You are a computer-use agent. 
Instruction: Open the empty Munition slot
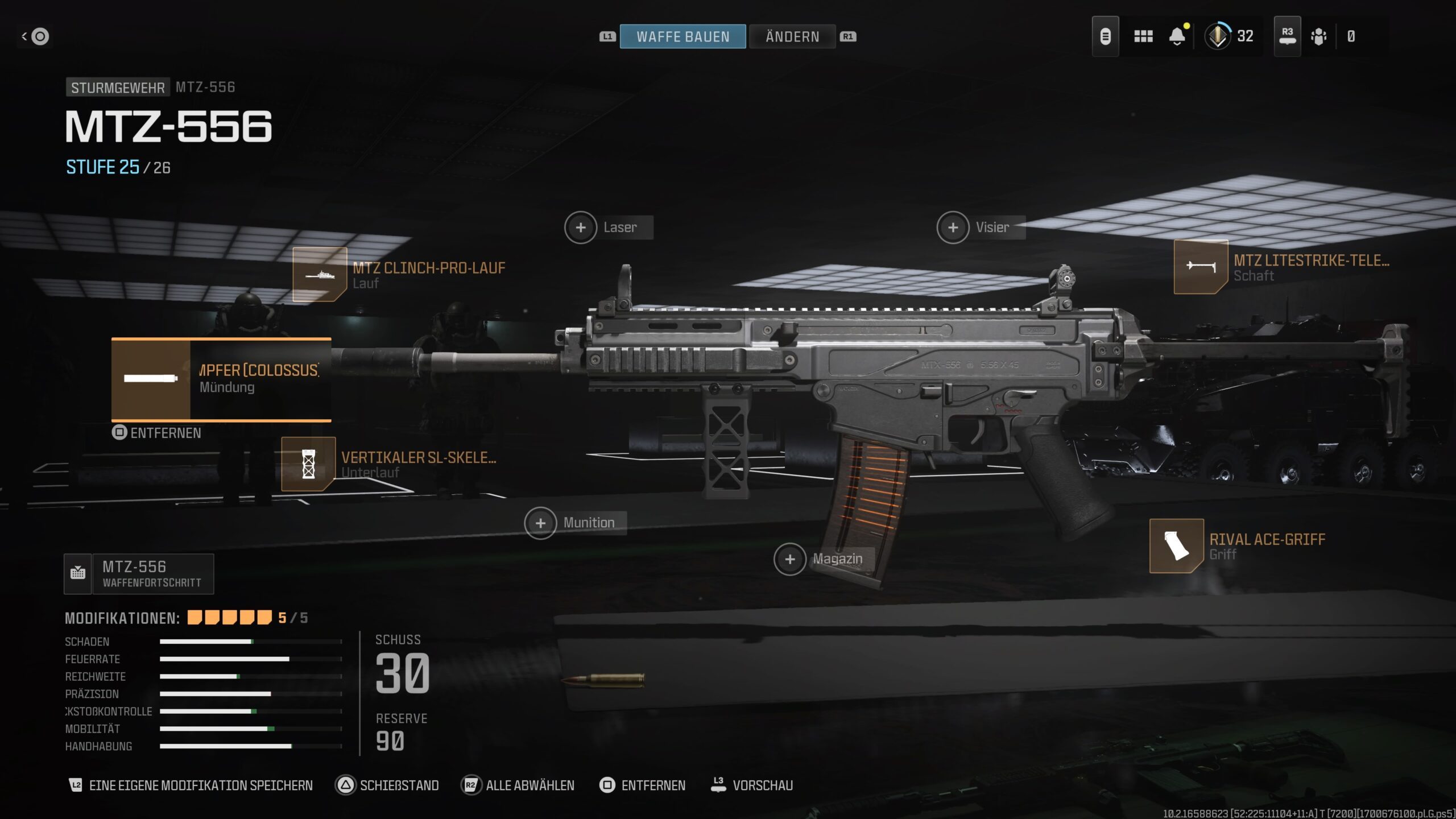coord(540,523)
